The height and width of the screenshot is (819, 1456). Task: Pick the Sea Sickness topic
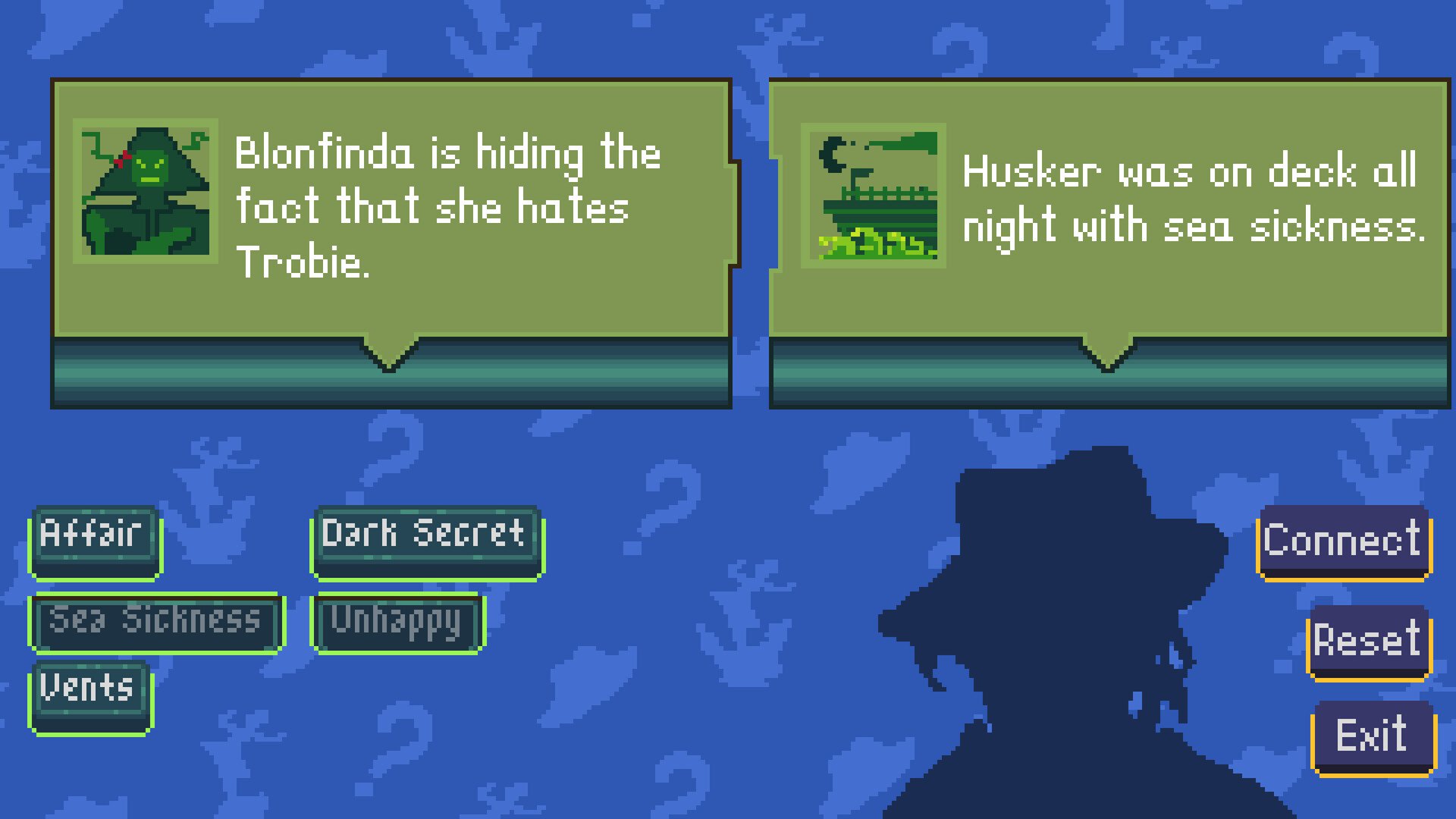pyautogui.click(x=156, y=623)
